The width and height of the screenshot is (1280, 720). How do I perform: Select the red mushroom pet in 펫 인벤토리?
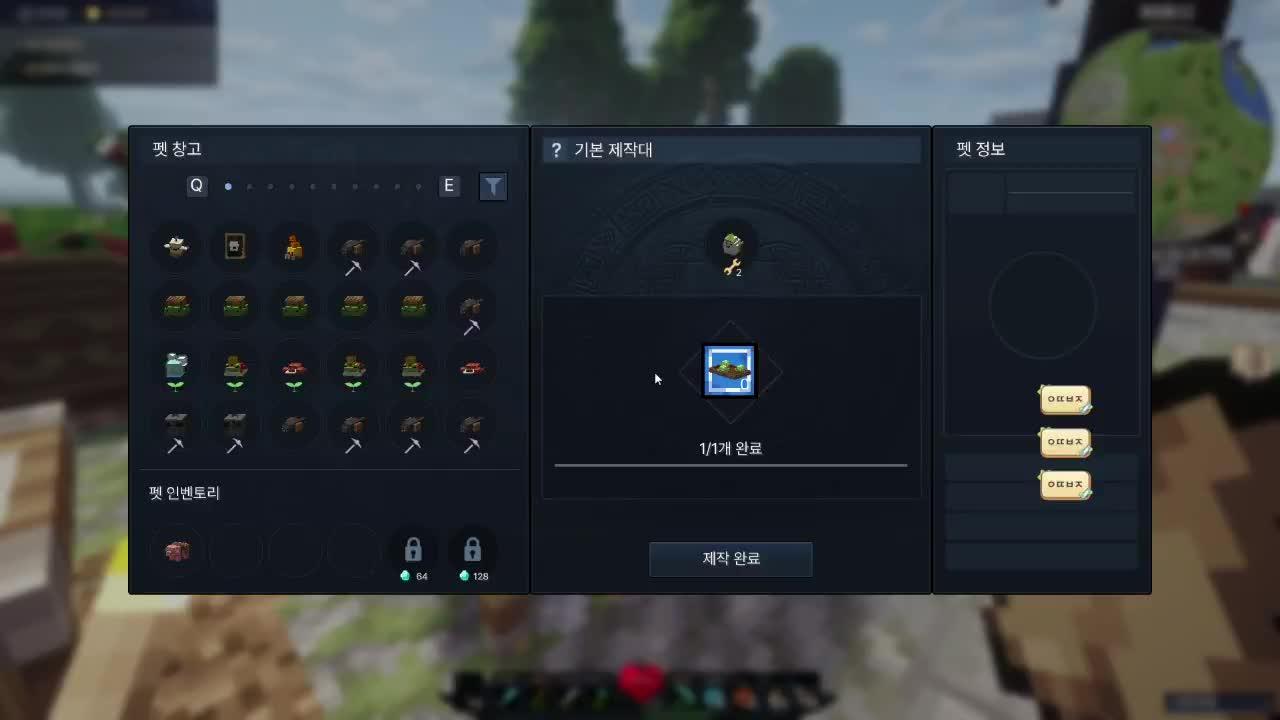(176, 550)
